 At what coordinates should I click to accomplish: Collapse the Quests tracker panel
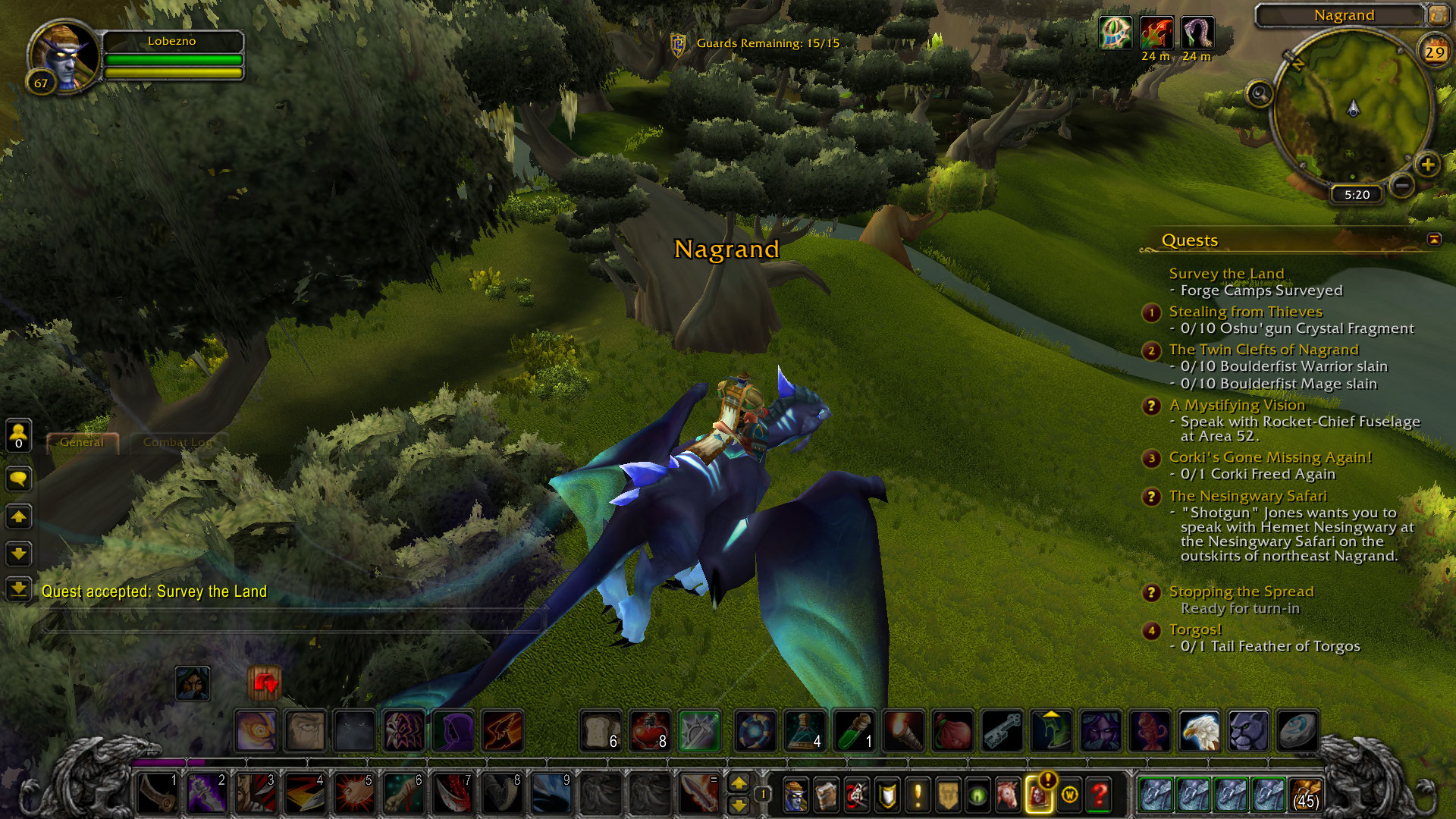tap(1434, 240)
